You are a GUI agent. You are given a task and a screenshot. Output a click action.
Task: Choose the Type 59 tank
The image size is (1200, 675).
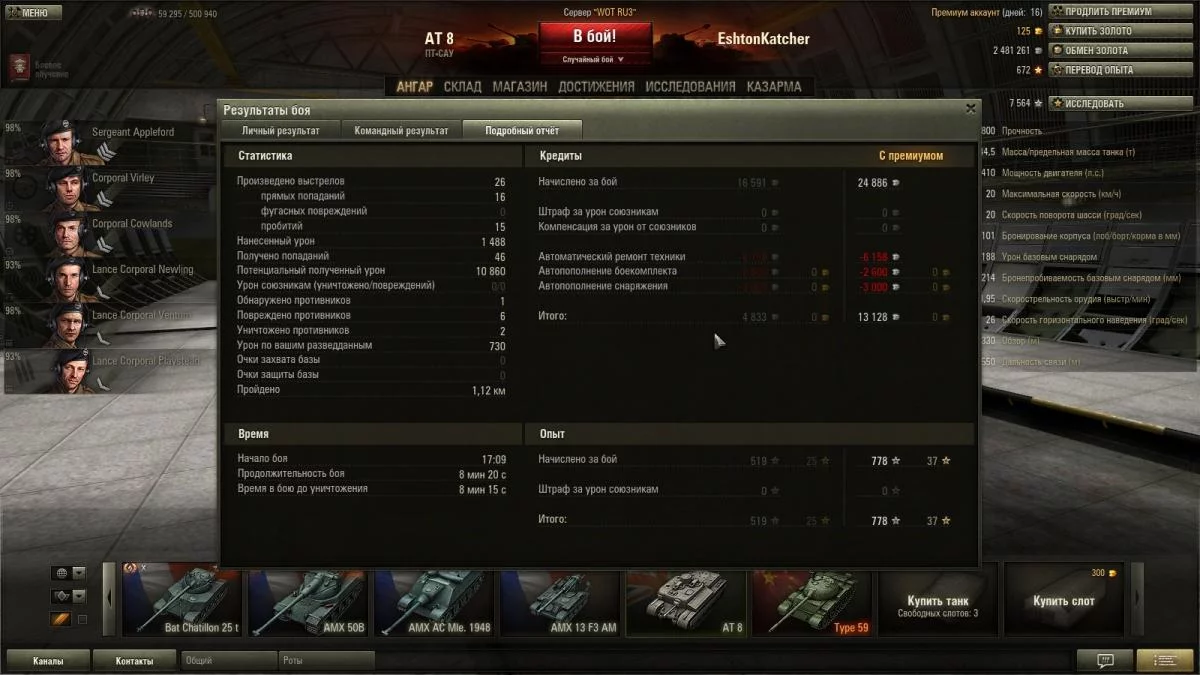point(814,600)
